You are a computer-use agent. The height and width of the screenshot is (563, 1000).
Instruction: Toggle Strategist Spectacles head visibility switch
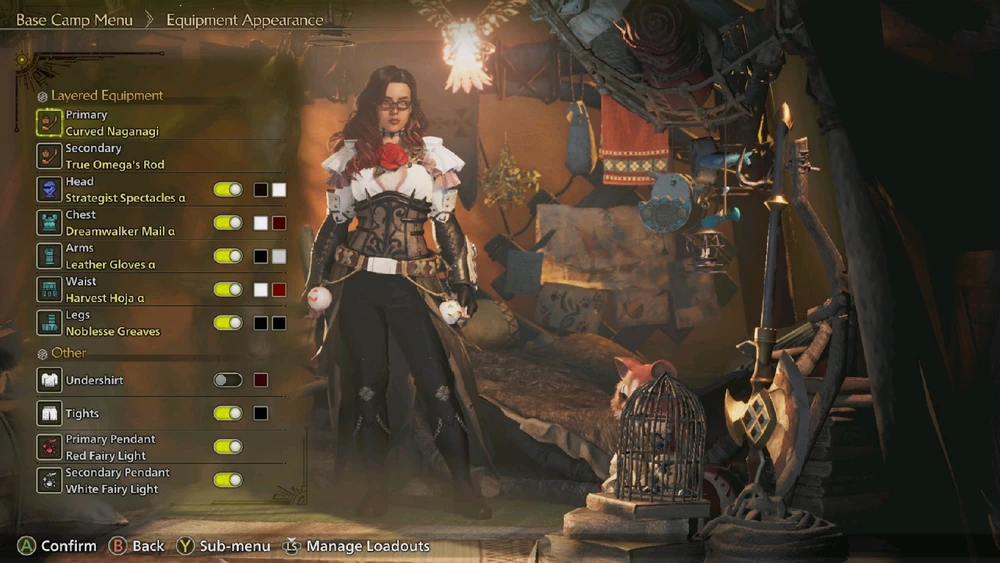(x=228, y=190)
